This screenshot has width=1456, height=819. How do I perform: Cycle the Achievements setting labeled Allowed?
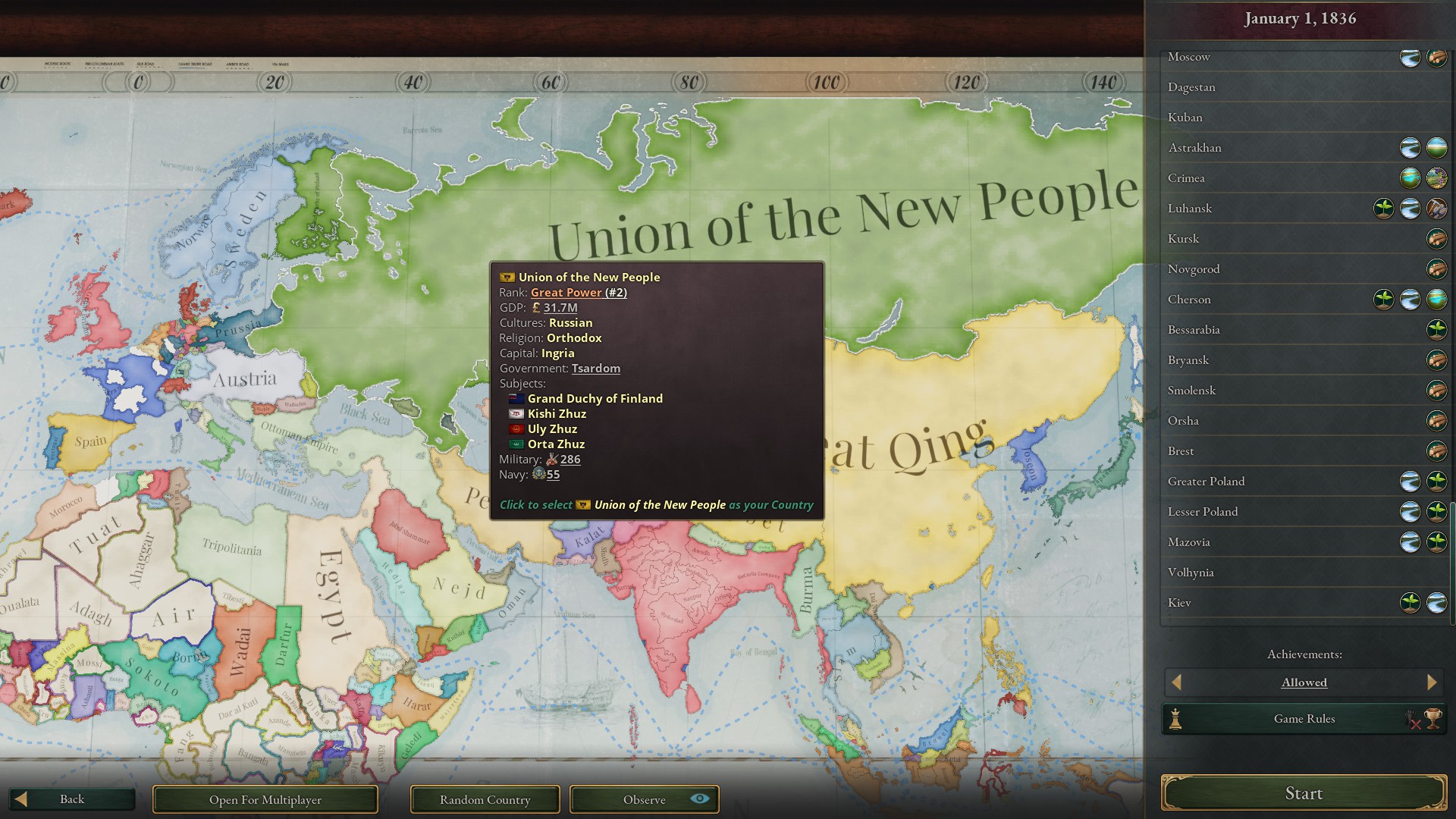pos(1304,682)
